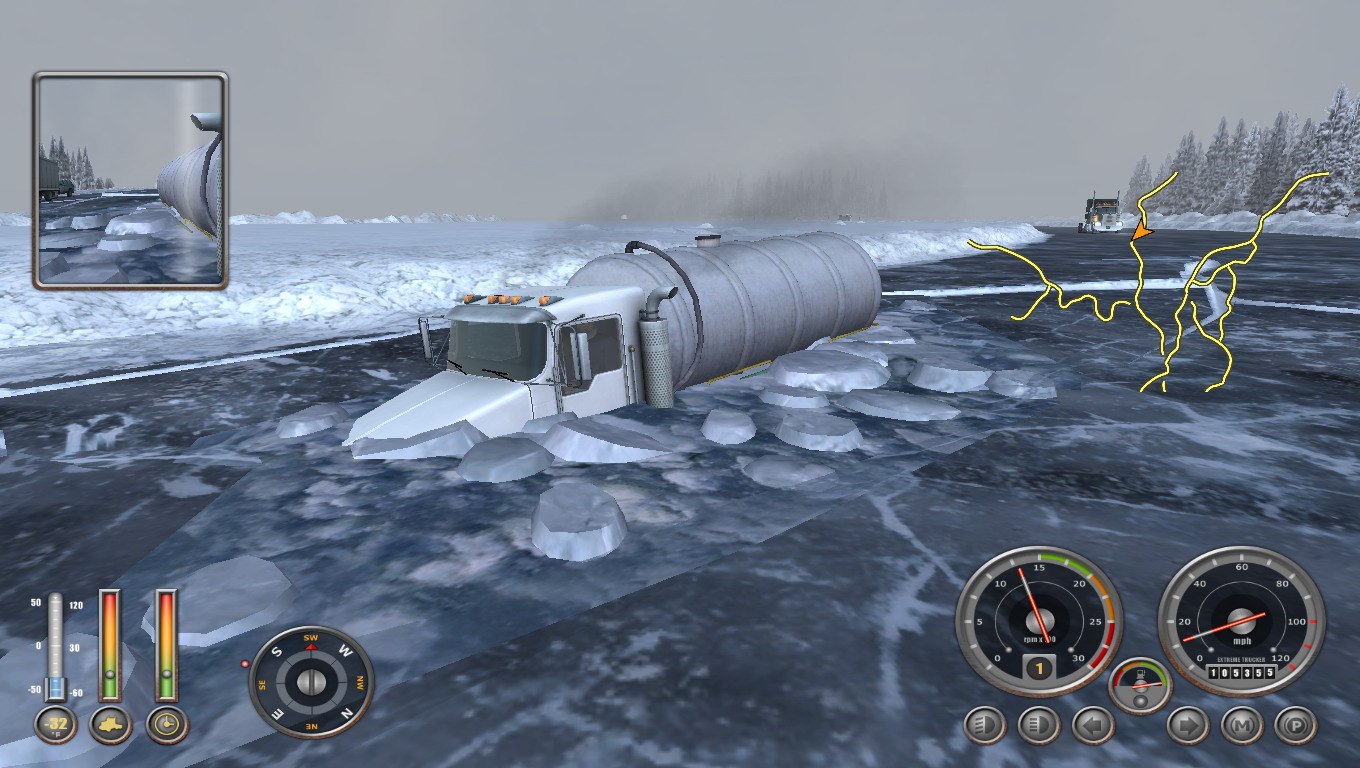The image size is (1360, 768).
Task: Toggle the headlight button beside the left arrow
Action: click(1039, 725)
